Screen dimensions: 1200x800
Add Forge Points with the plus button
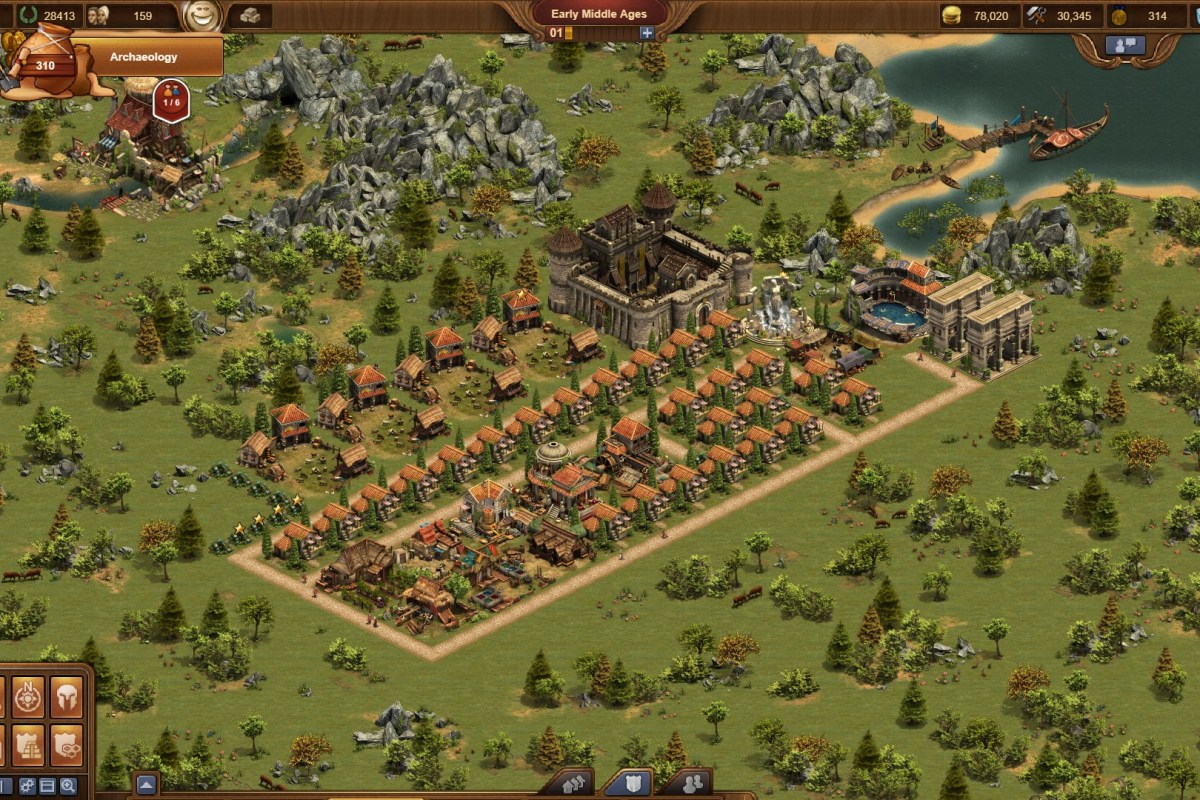tap(647, 33)
